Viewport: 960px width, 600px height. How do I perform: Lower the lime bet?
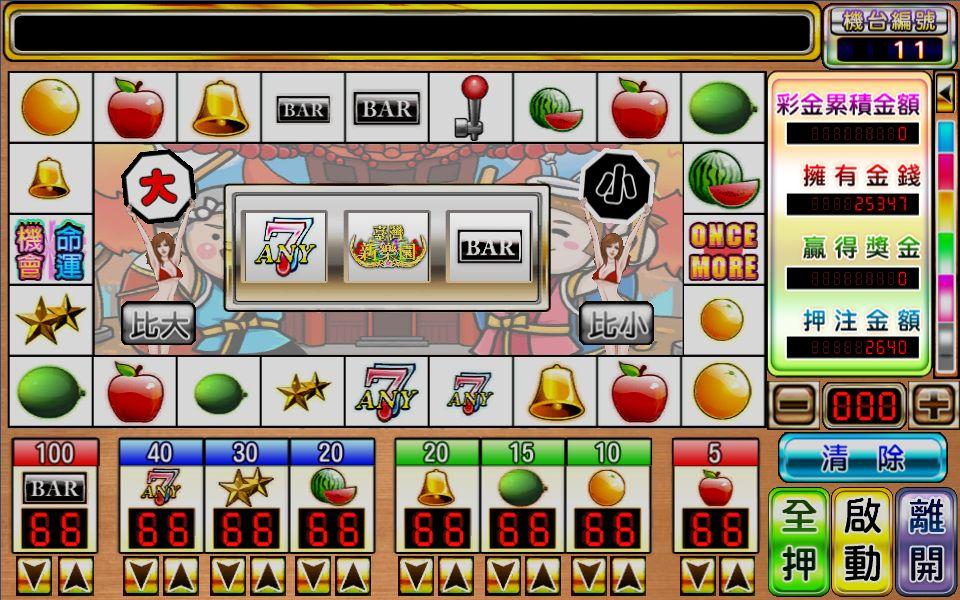coord(502,575)
